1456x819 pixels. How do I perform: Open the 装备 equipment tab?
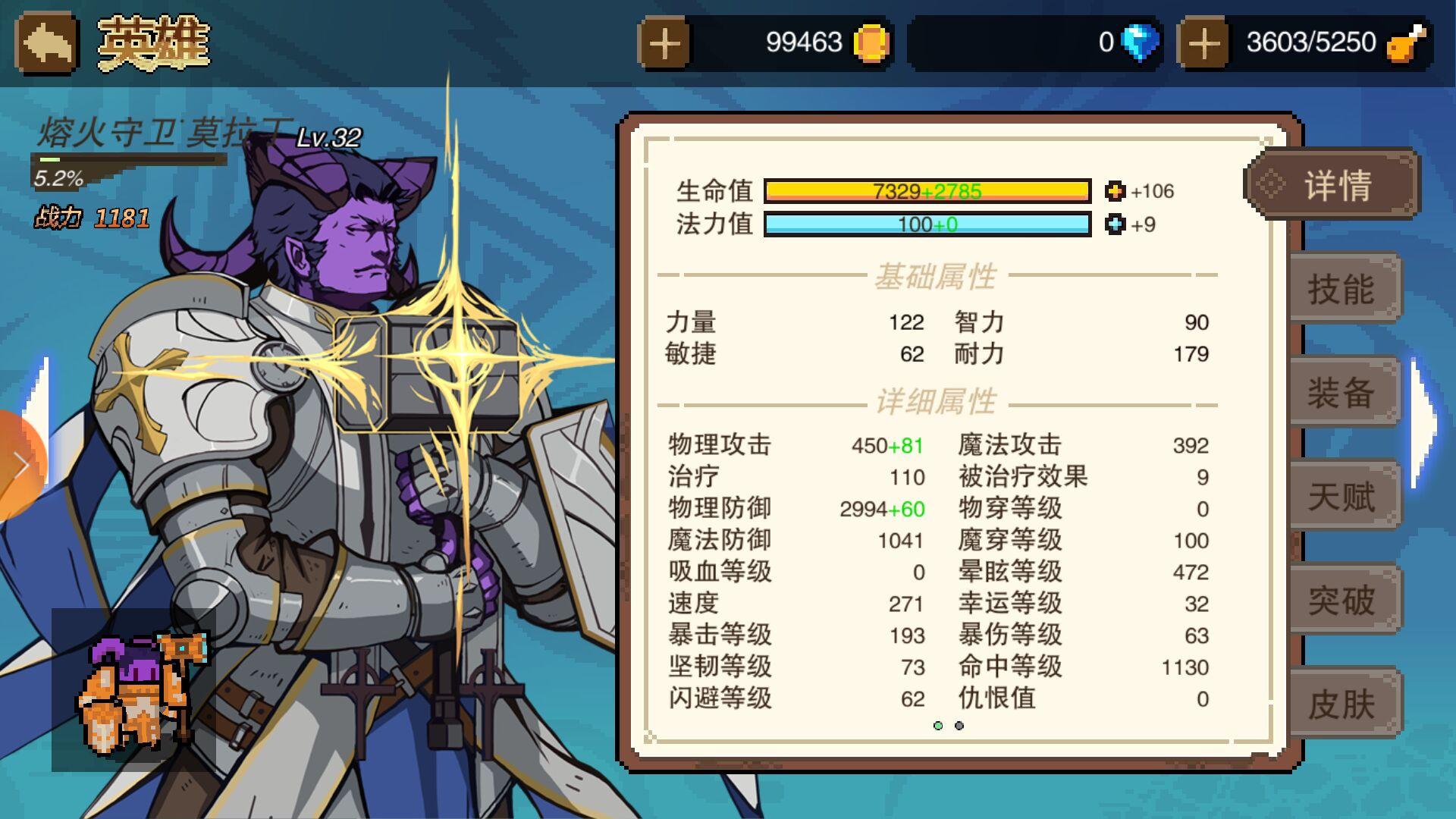[x=1342, y=393]
